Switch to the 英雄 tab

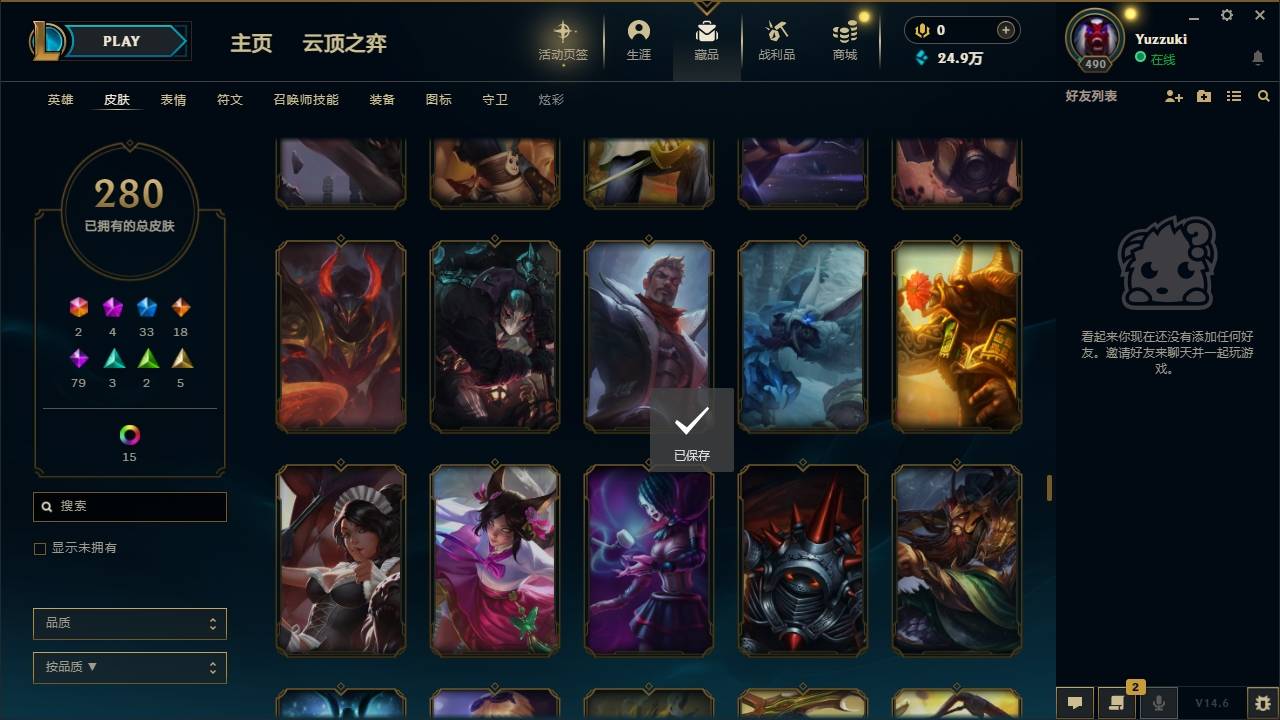58,99
